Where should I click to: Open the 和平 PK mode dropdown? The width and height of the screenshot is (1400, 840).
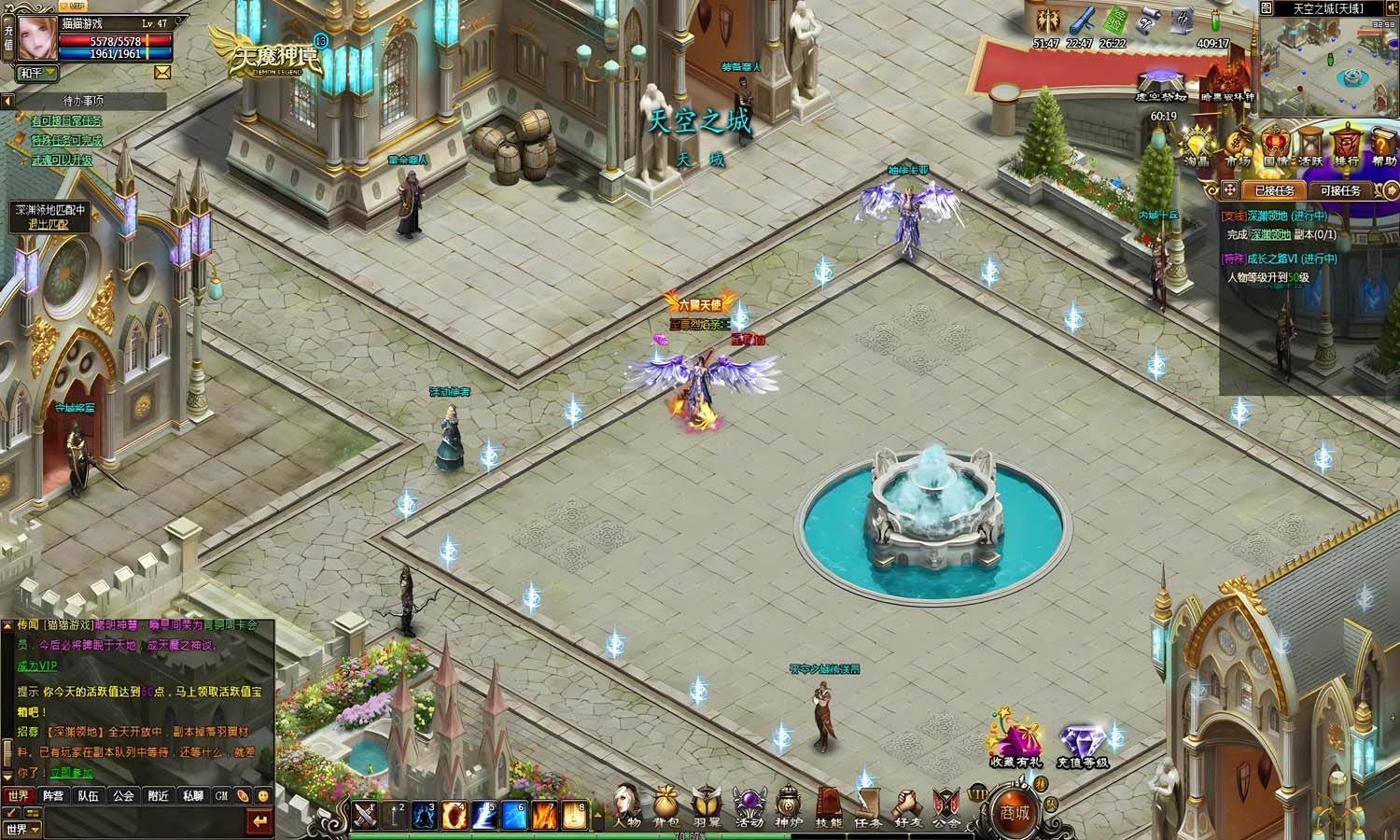click(38, 73)
